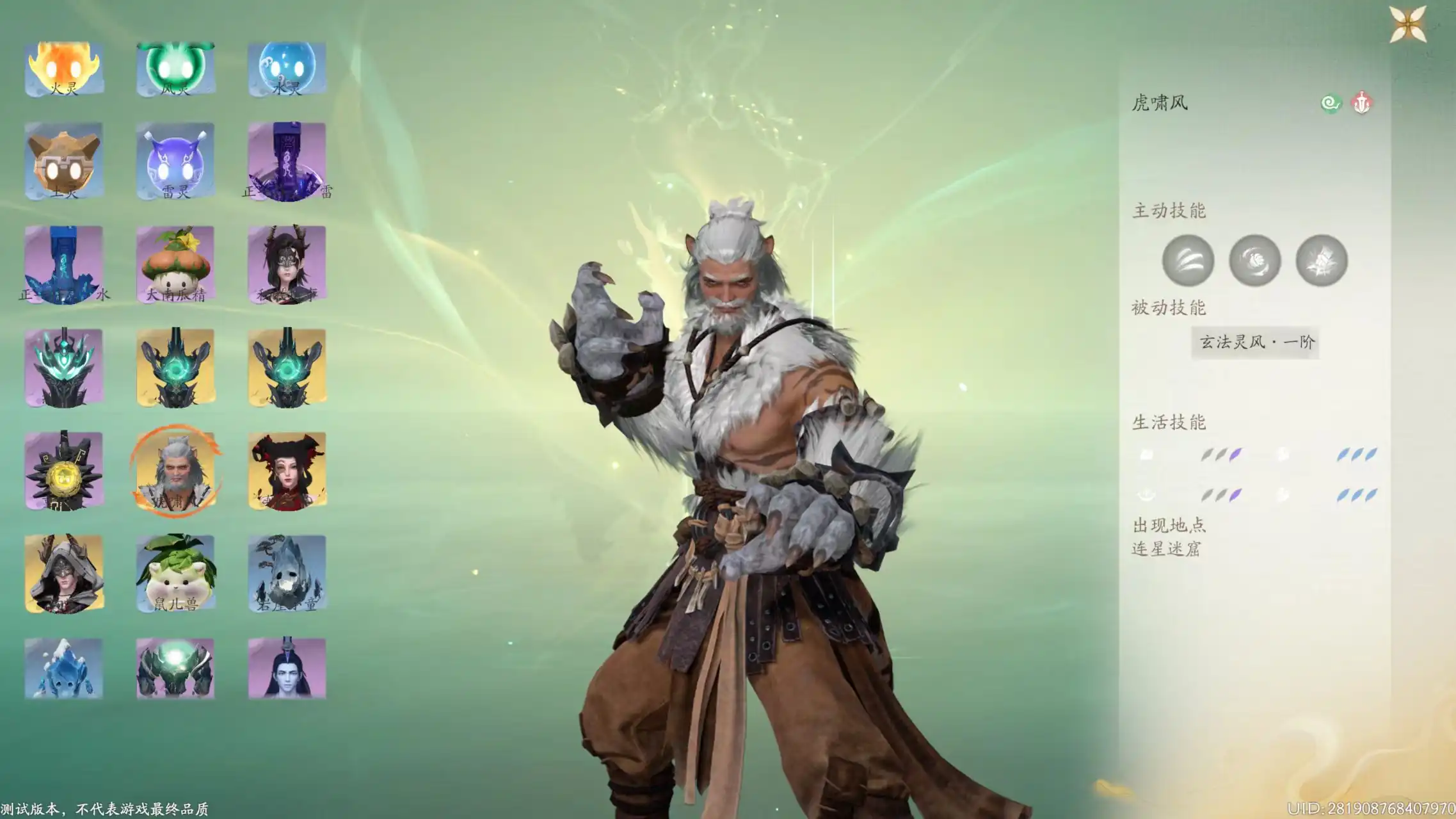
Task: Select the brown 土灵 earth spirit
Action: coord(64,161)
